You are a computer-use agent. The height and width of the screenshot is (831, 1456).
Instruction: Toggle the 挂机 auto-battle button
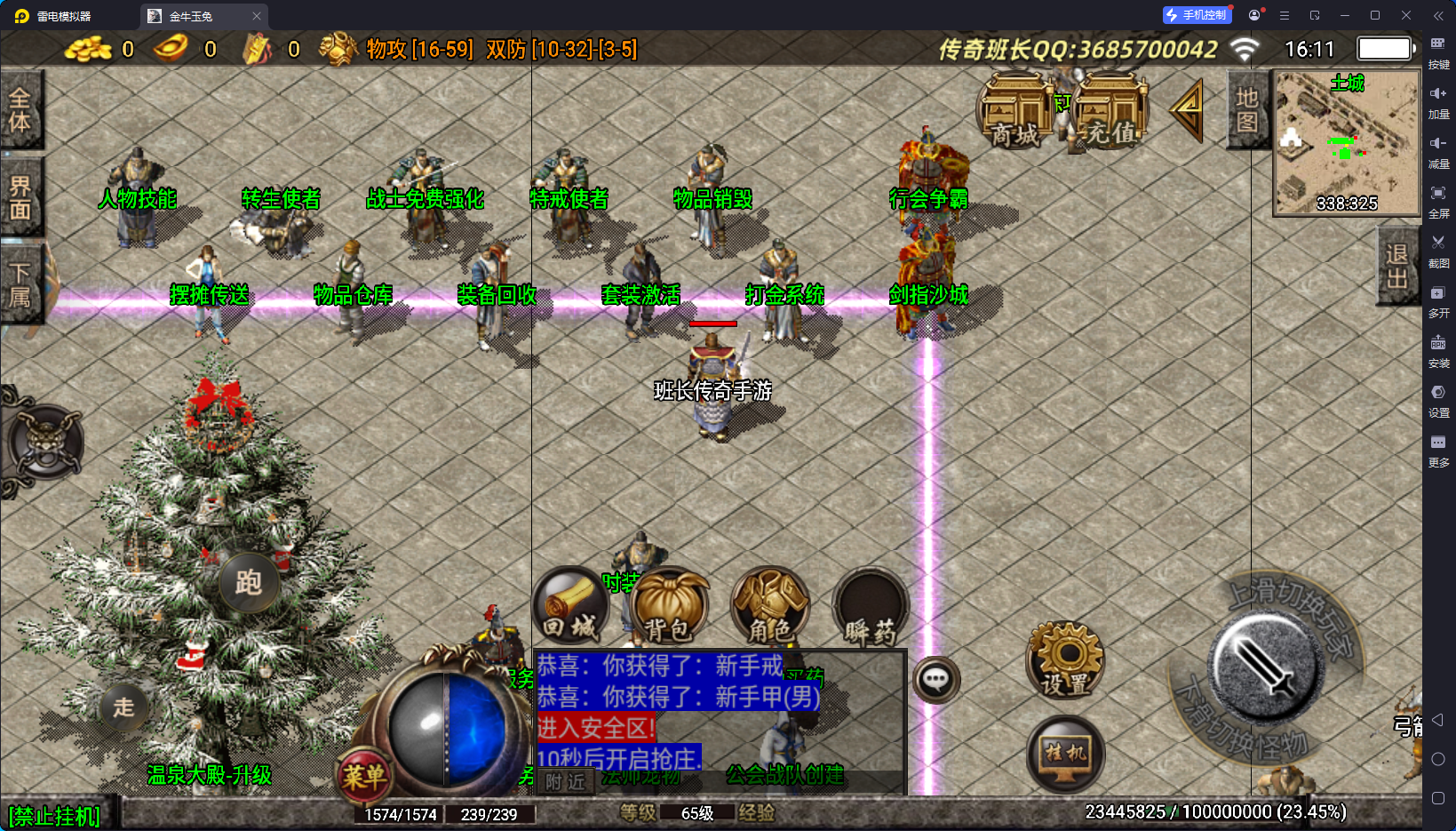pyautogui.click(x=1065, y=754)
